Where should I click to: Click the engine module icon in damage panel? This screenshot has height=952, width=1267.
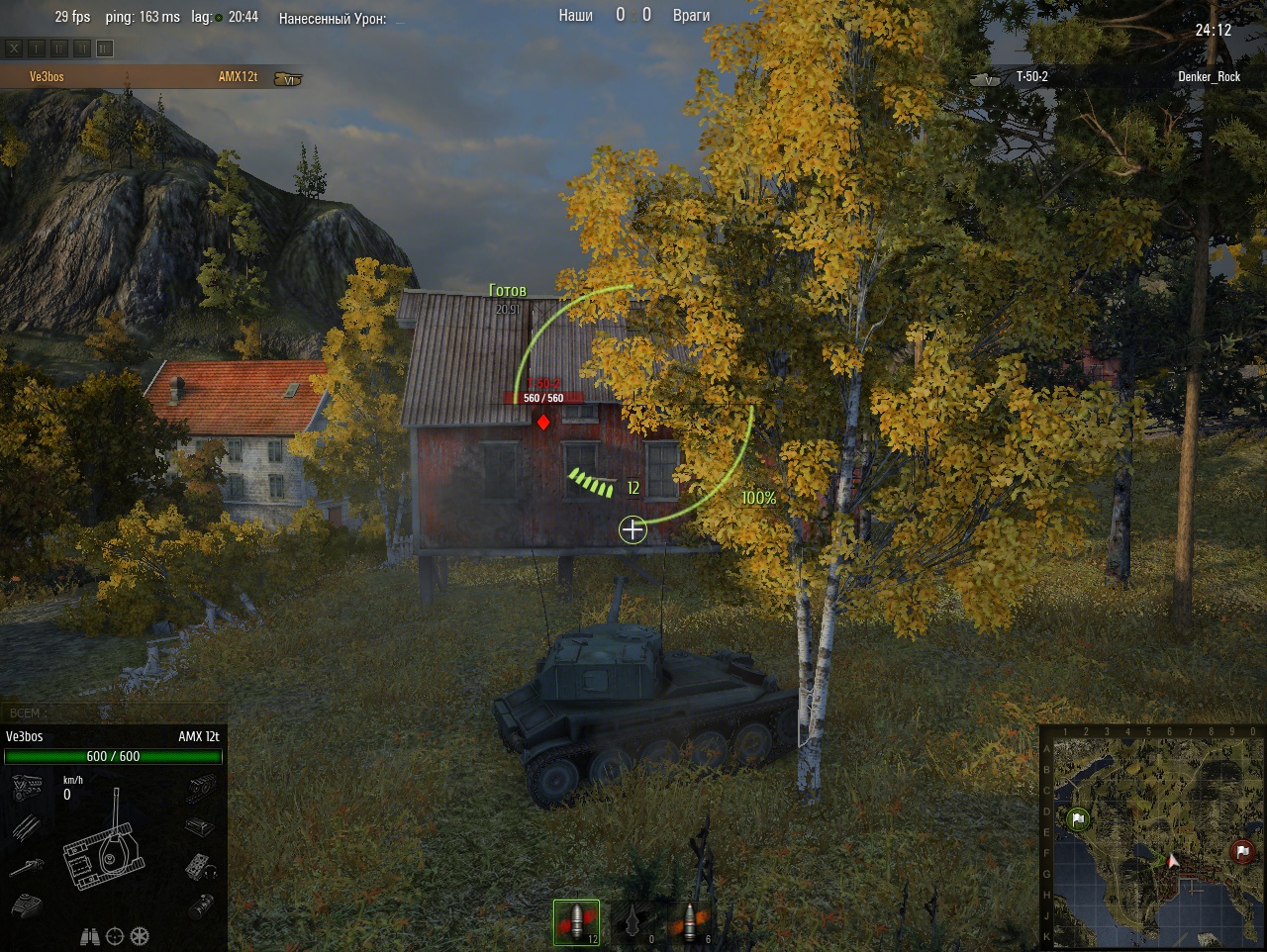click(x=27, y=789)
